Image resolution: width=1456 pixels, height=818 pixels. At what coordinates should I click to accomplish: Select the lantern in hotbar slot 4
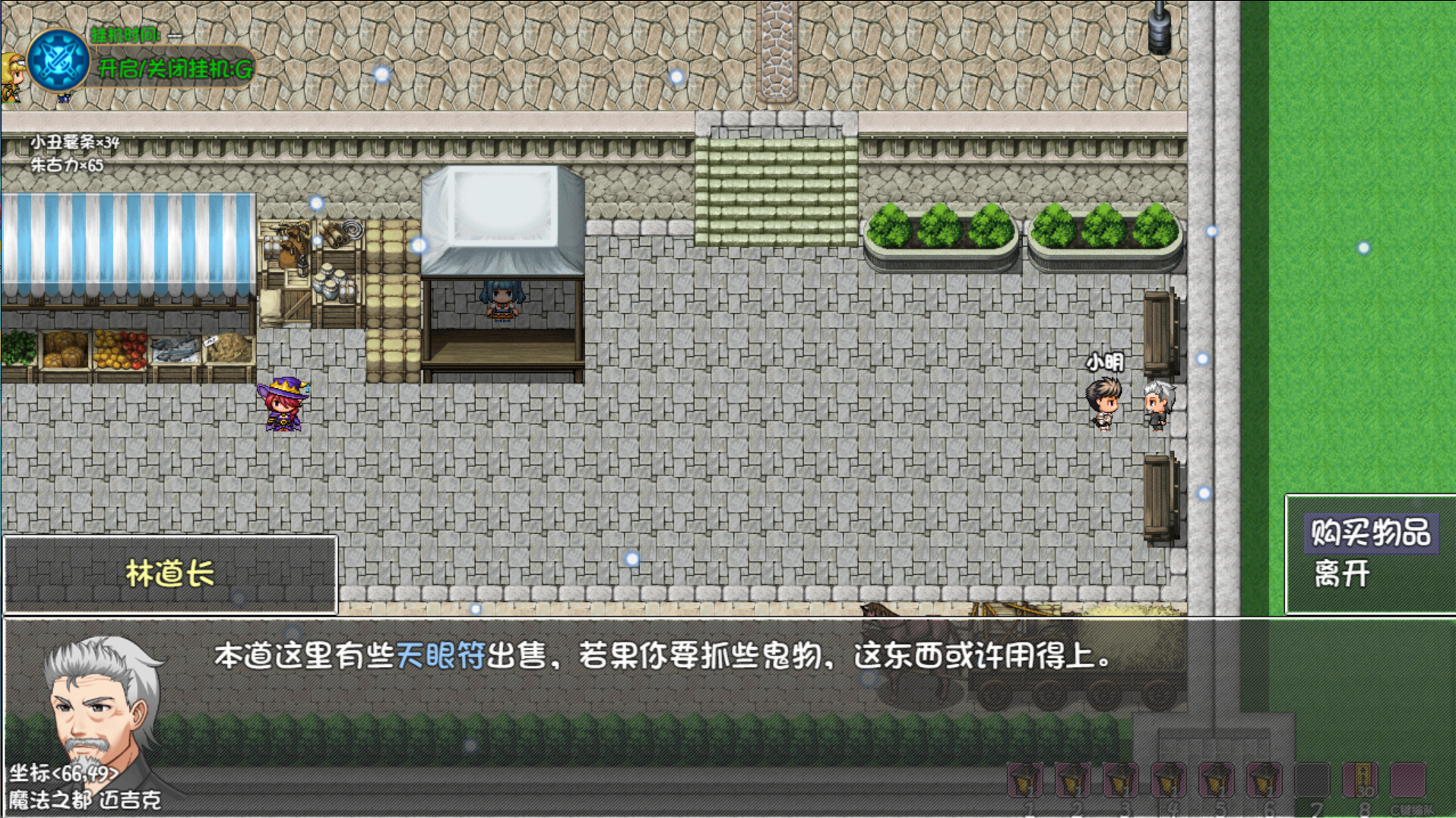pyautogui.click(x=1168, y=780)
